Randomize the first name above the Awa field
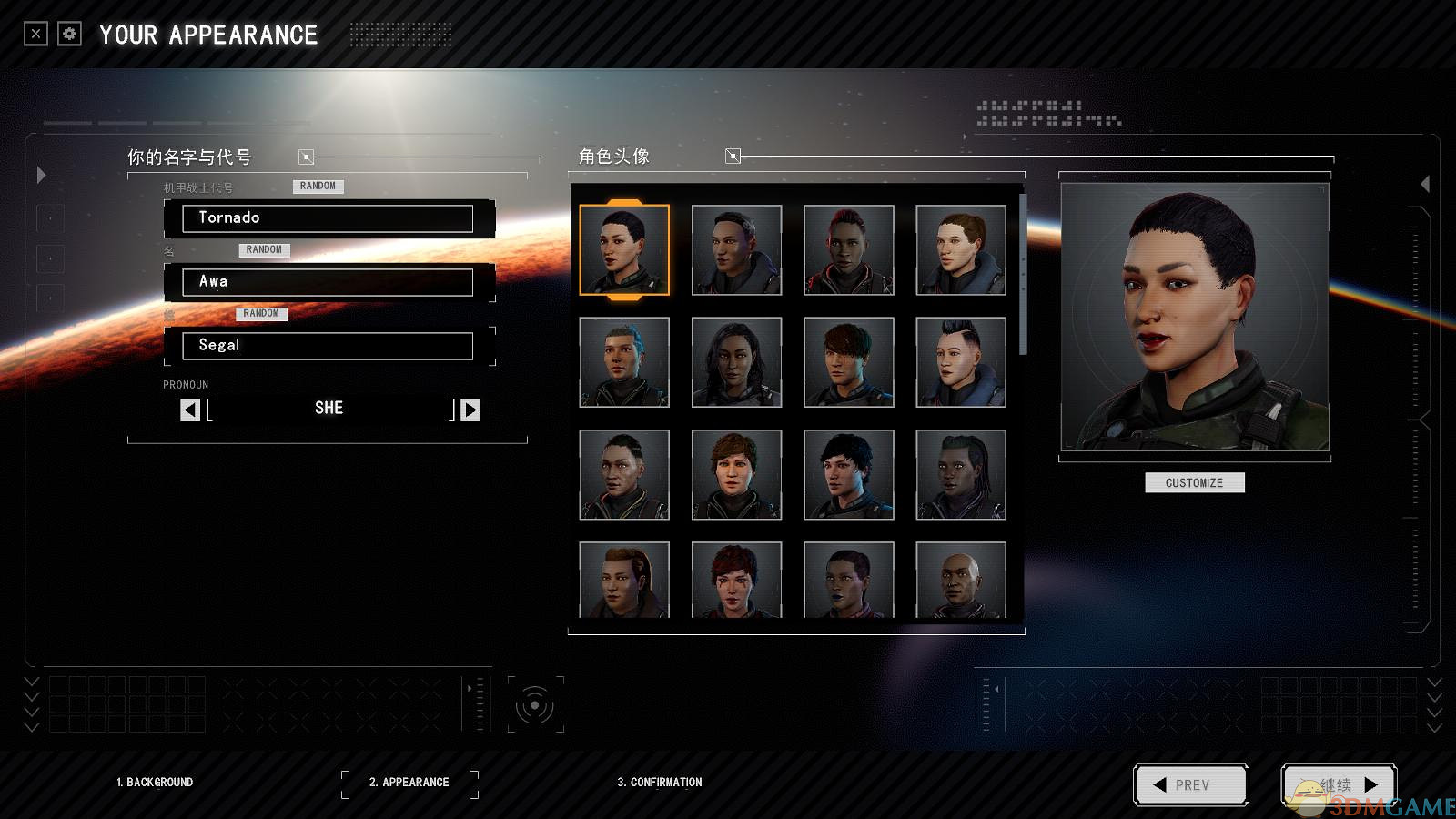 click(264, 249)
